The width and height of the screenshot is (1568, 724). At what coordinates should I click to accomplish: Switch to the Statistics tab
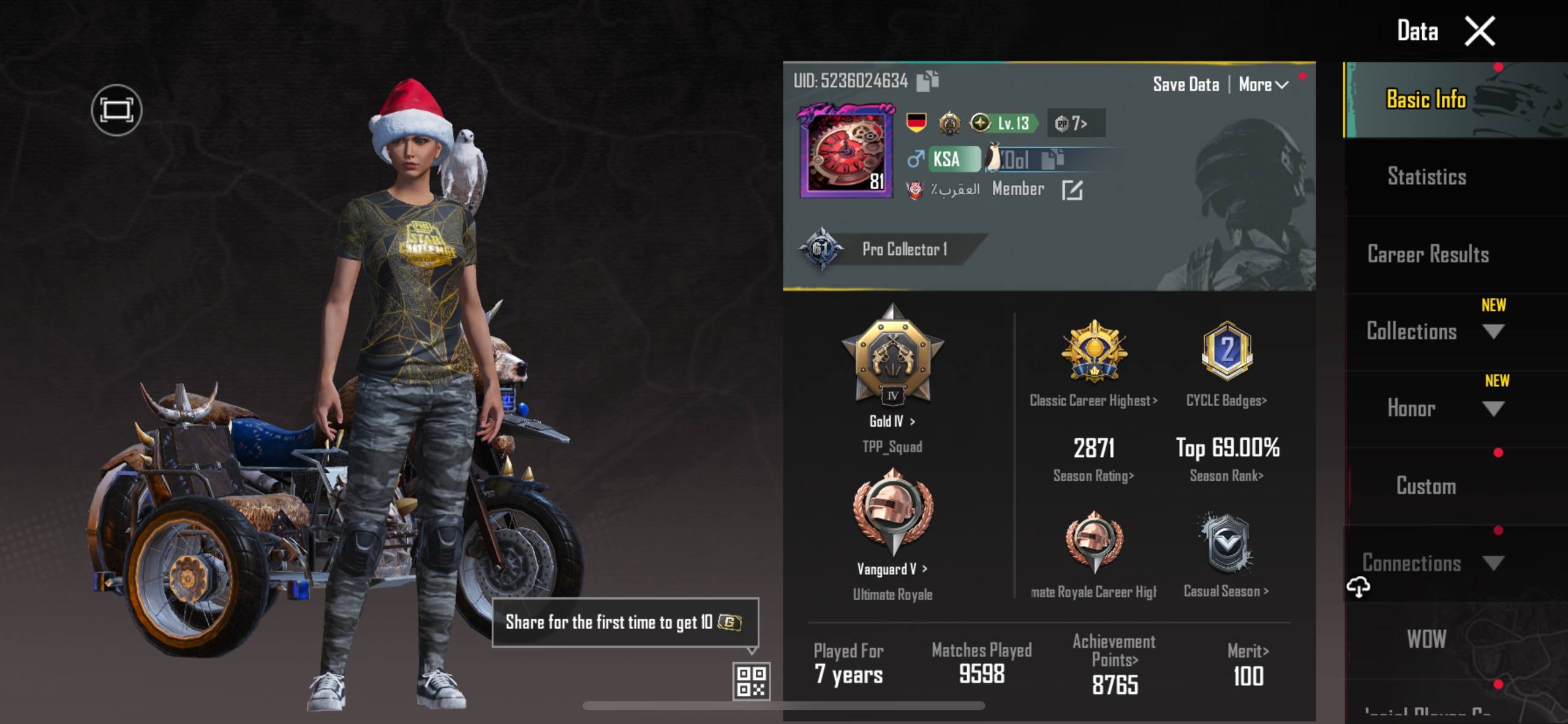click(1427, 176)
